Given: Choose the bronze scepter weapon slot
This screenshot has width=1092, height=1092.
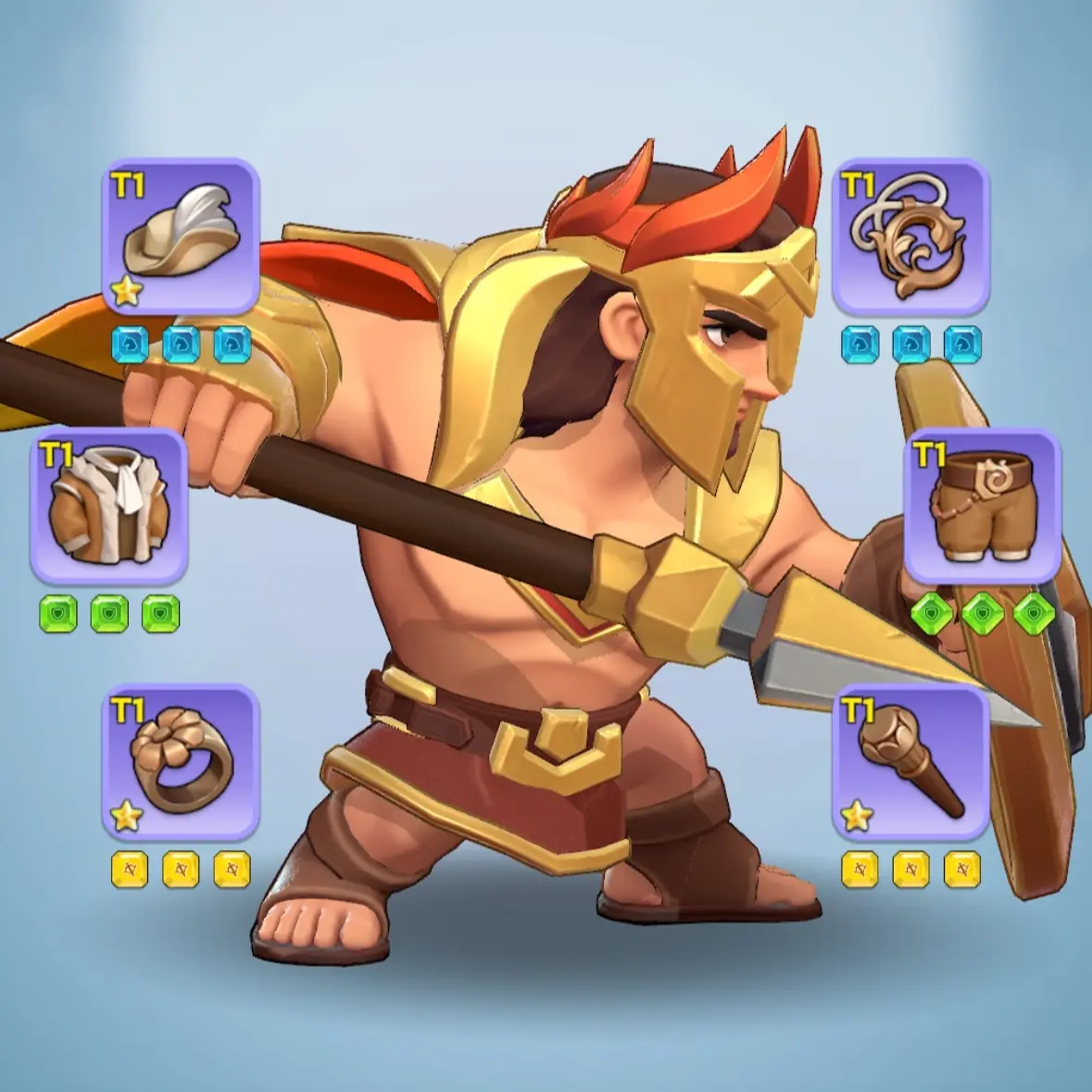Looking at the screenshot, I should 910,762.
